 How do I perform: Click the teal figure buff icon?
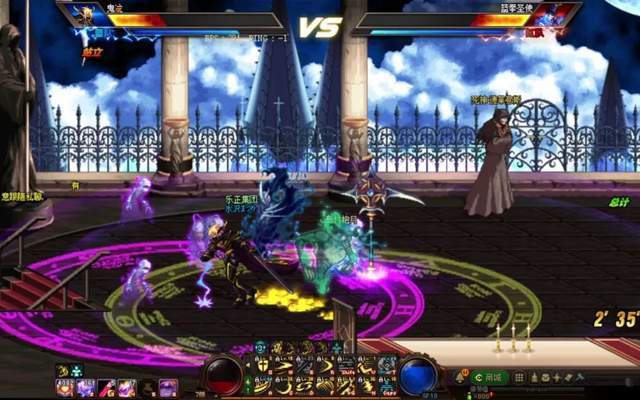coord(76,371)
